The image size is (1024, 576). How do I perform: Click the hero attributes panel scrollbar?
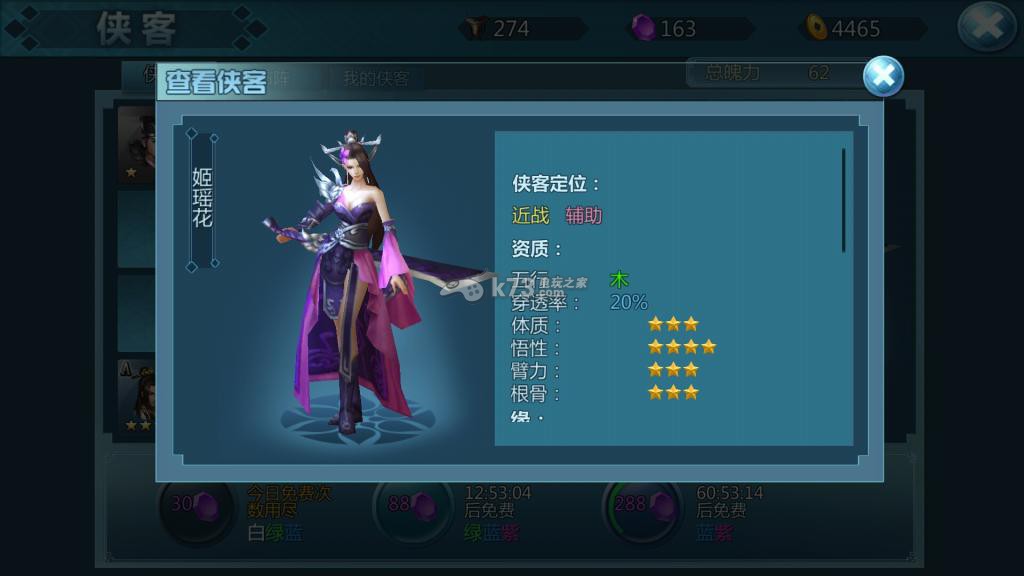pyautogui.click(x=843, y=200)
